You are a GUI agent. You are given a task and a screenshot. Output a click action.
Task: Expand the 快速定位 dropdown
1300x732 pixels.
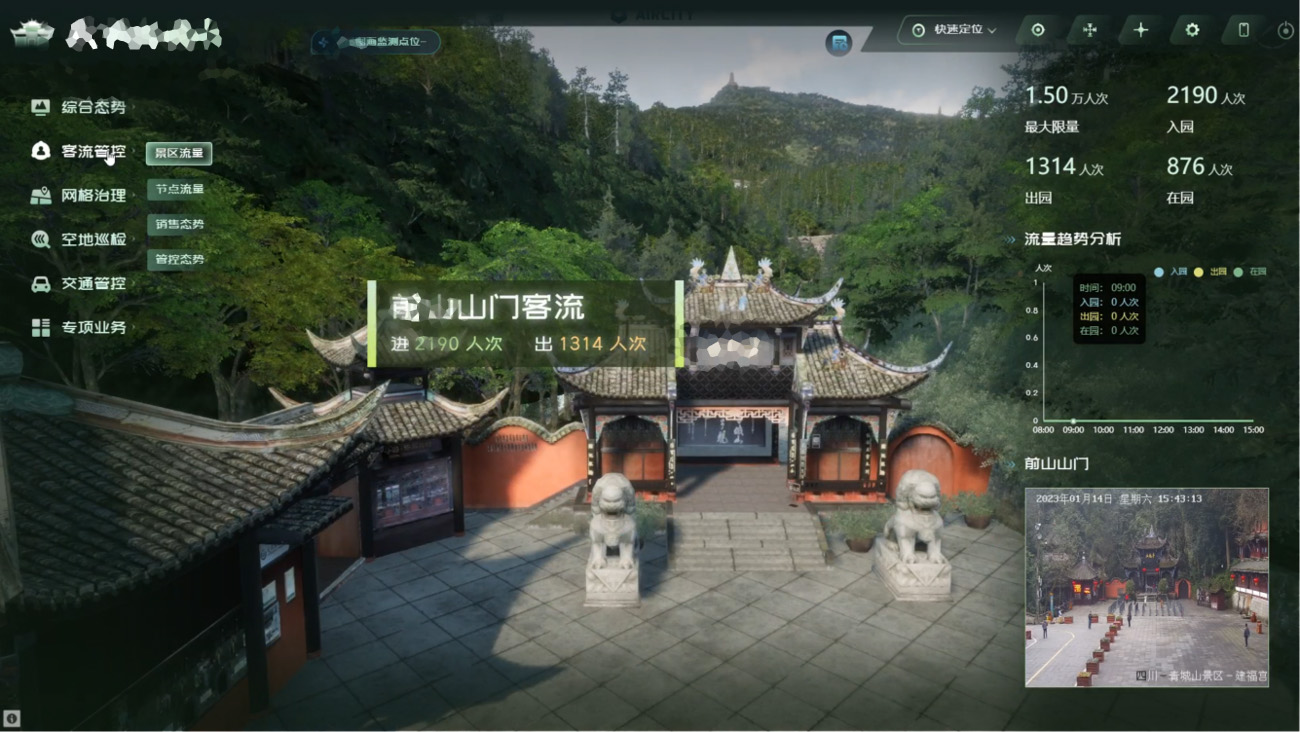tap(955, 30)
